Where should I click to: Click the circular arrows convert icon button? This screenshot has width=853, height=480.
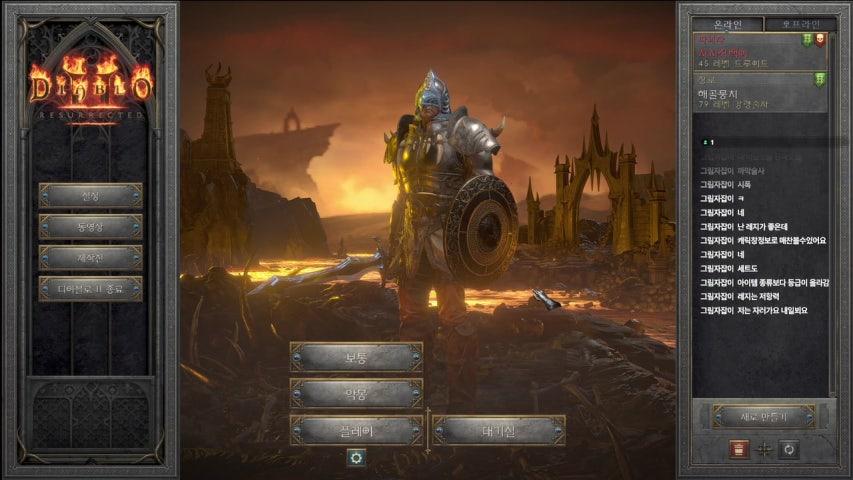coord(789,449)
